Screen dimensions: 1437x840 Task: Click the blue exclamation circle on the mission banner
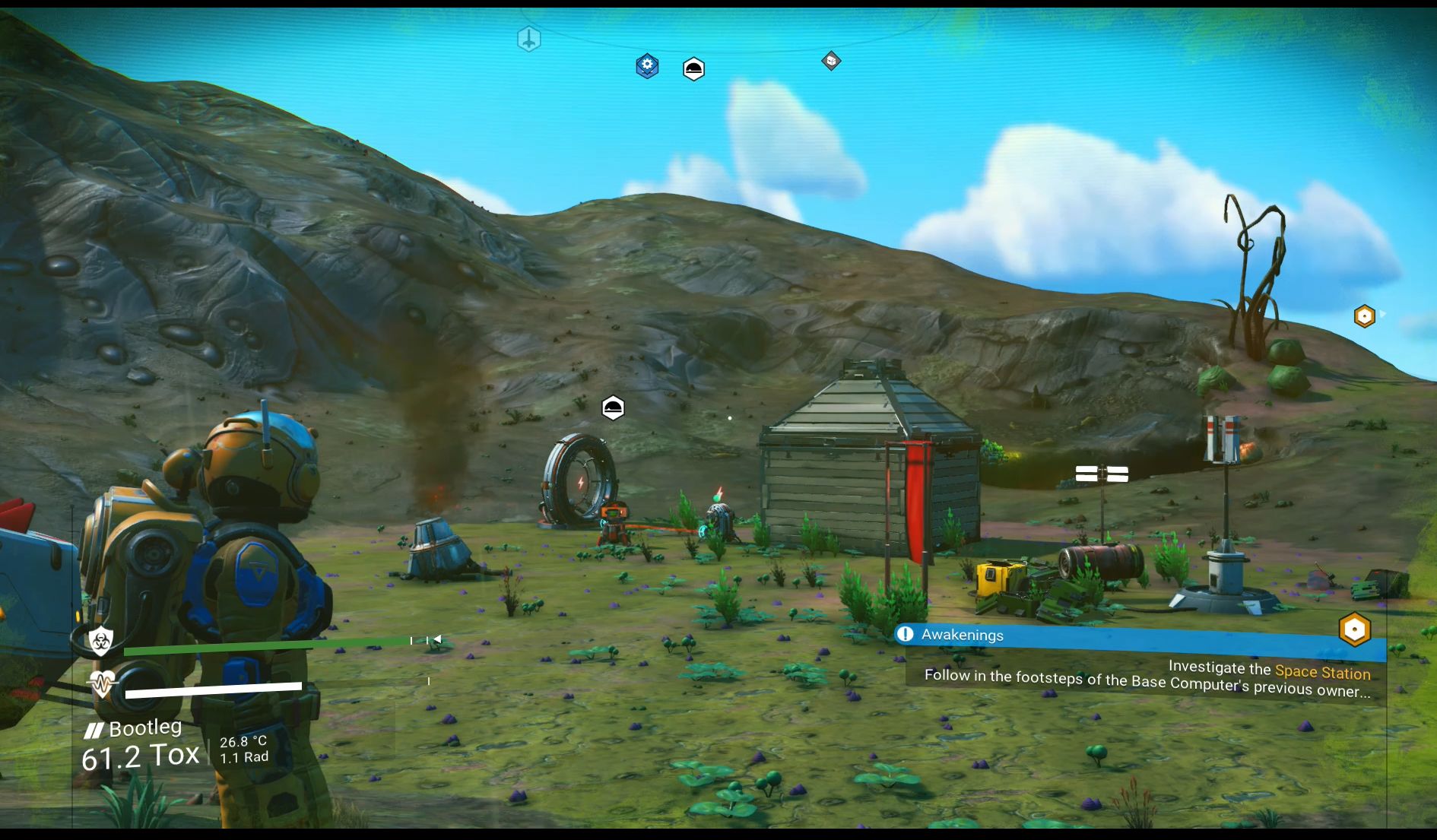[906, 635]
